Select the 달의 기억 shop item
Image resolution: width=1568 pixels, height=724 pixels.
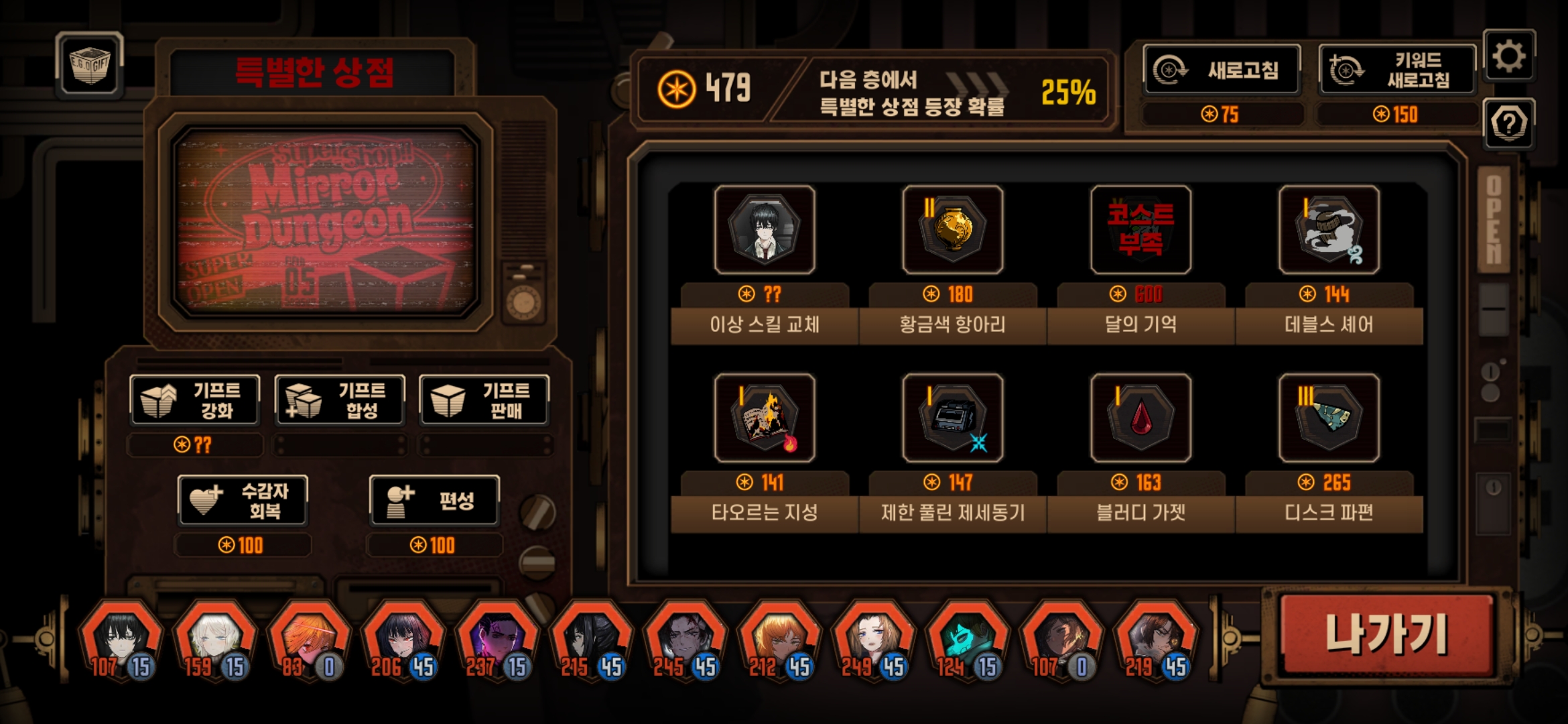point(1140,230)
